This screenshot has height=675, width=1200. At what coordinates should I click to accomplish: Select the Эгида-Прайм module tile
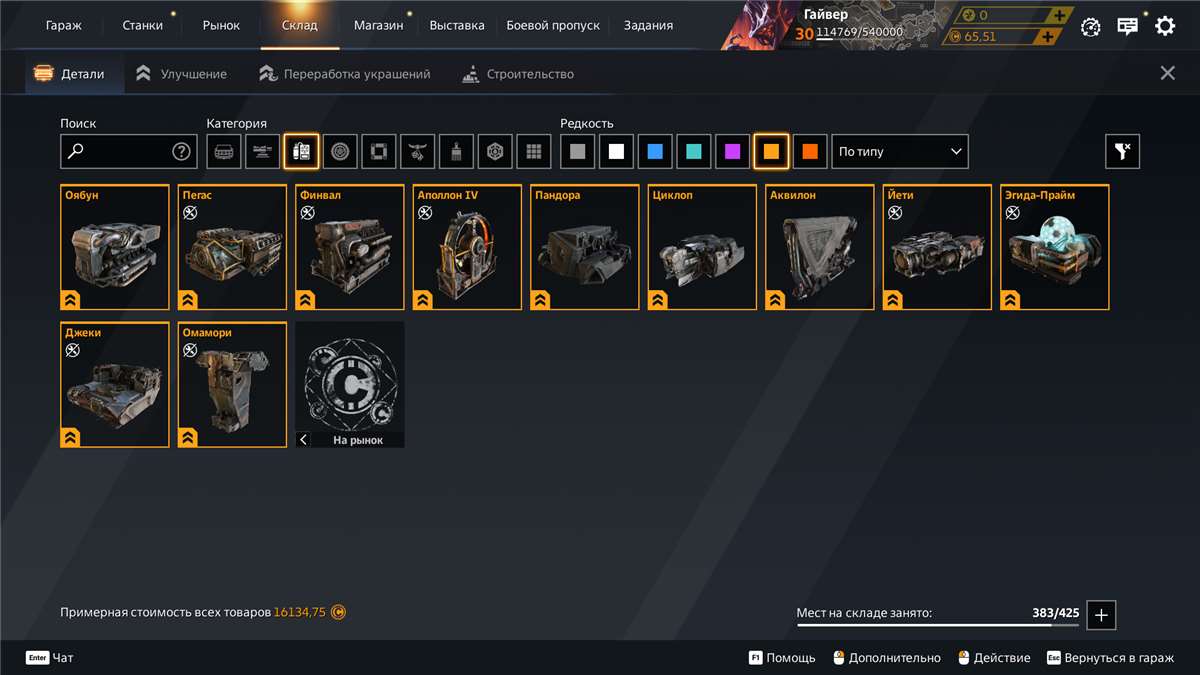(1056, 247)
